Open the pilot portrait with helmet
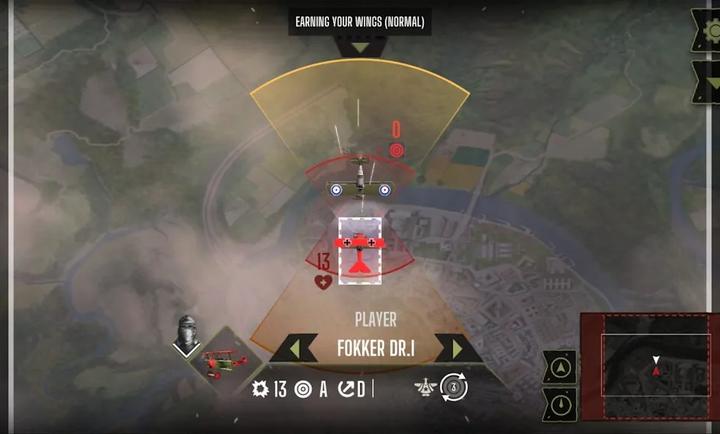This screenshot has height=434, width=720. pyautogui.click(x=186, y=333)
